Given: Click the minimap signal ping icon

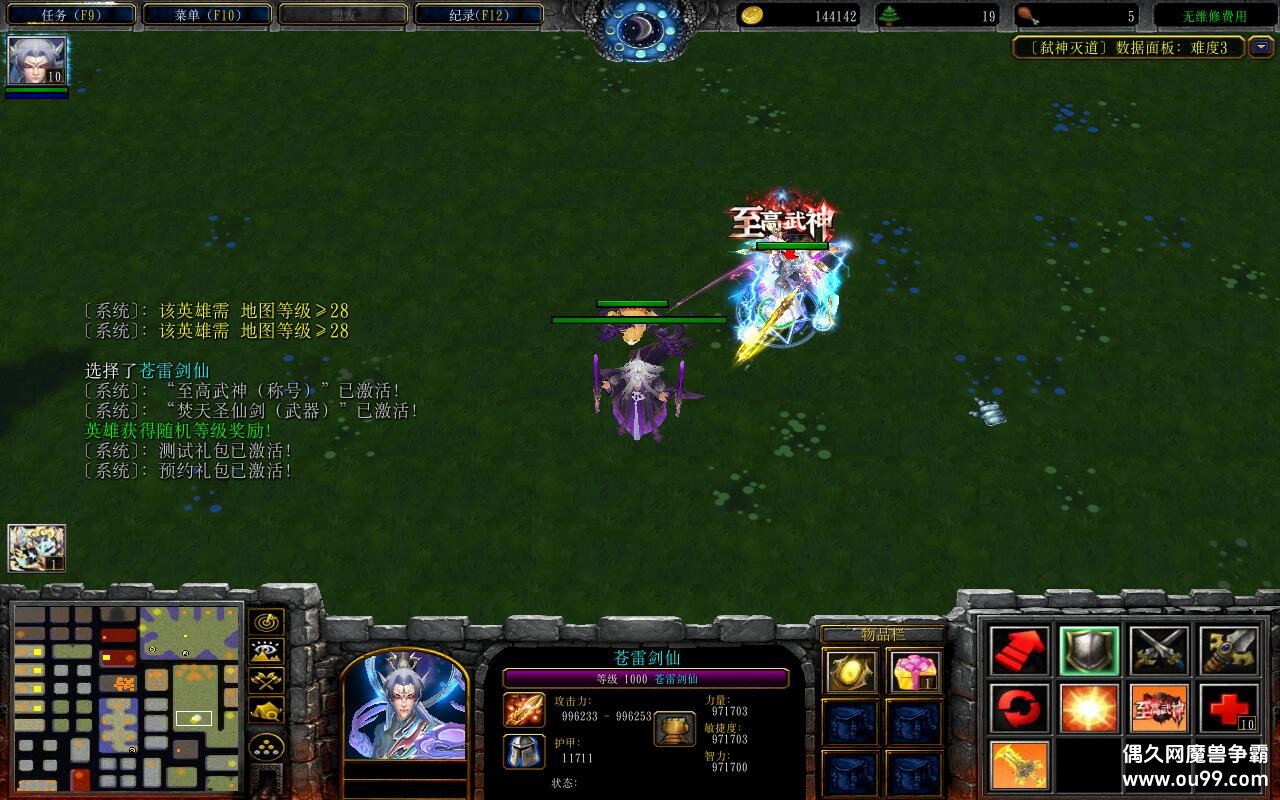Looking at the screenshot, I should (265, 622).
